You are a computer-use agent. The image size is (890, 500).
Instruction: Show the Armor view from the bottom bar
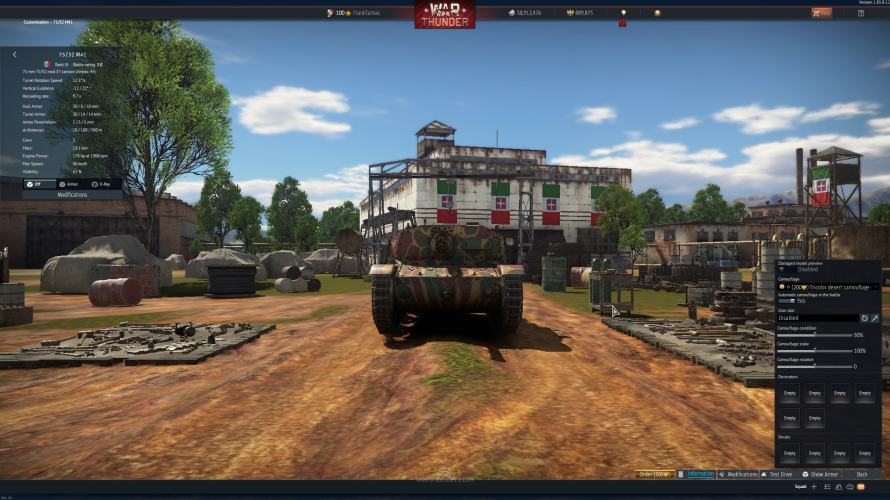[821, 474]
